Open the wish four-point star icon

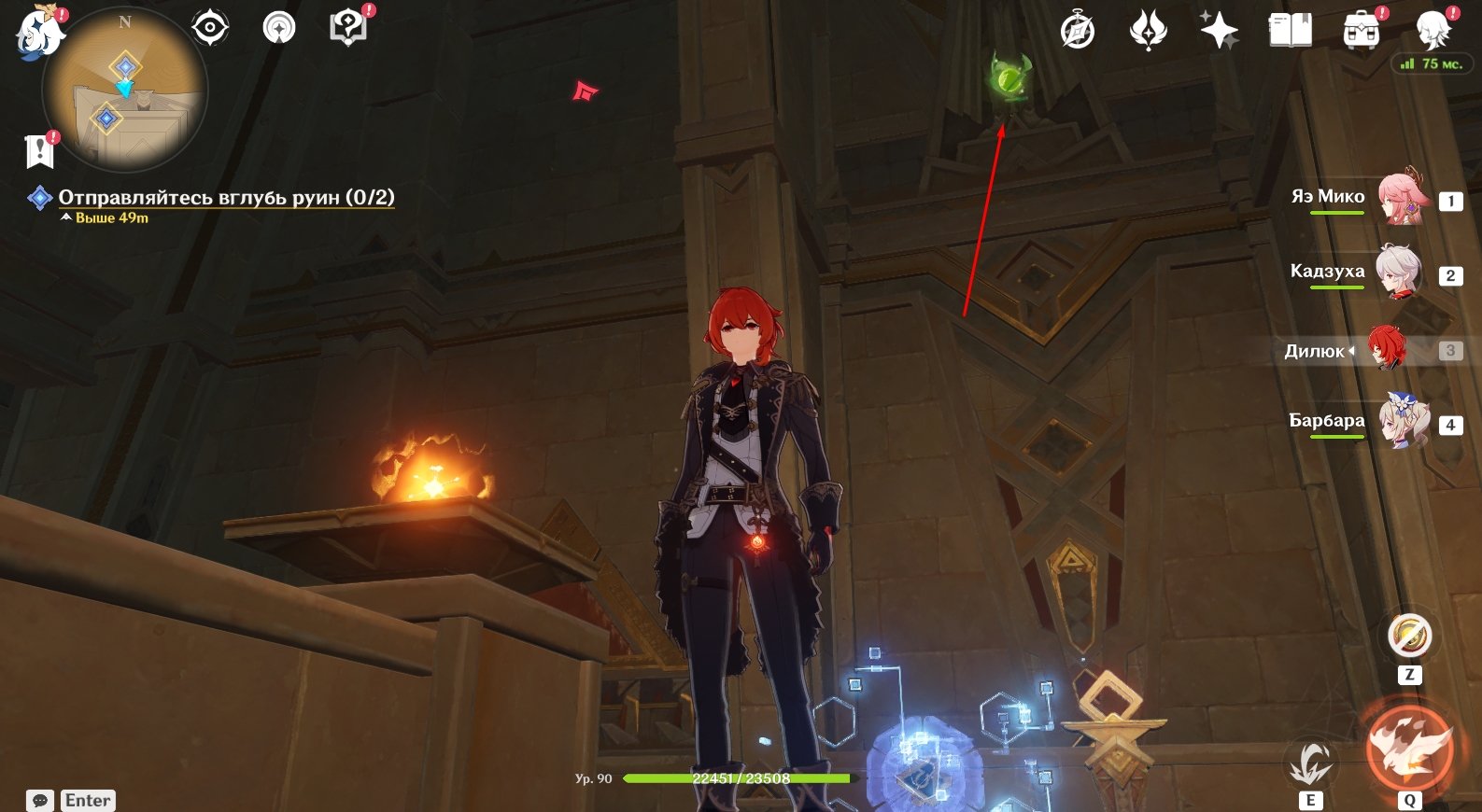pyautogui.click(x=1219, y=31)
